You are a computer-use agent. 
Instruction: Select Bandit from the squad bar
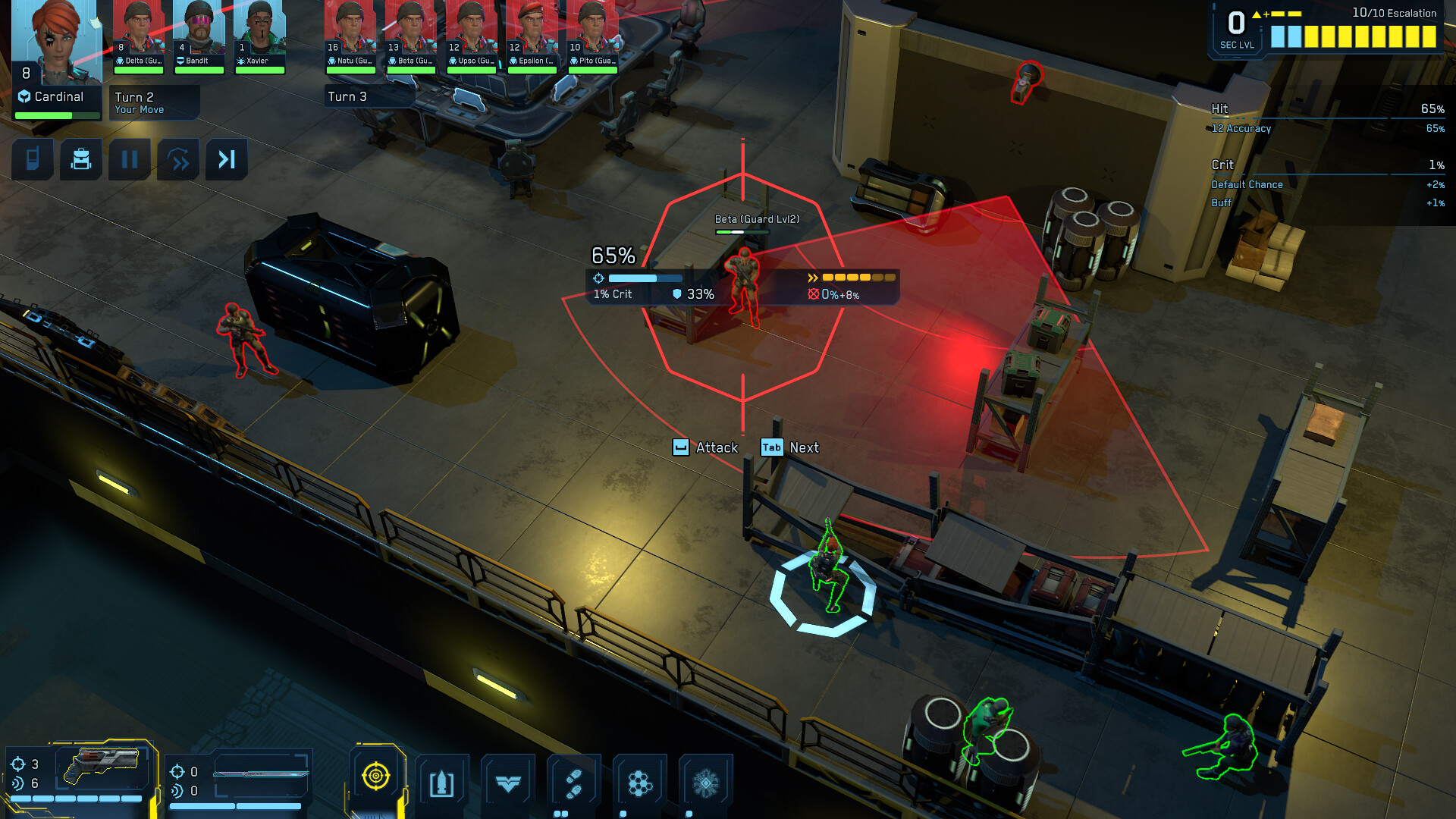199,30
